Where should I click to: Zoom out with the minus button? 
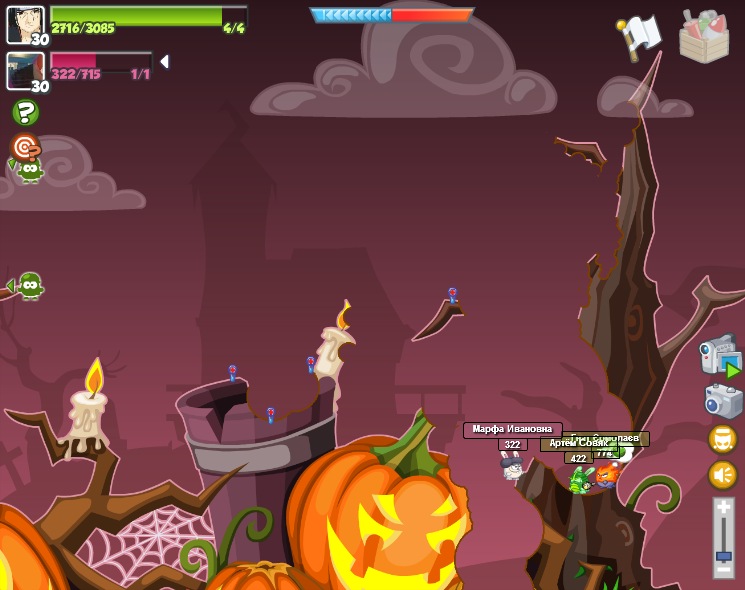pos(723,571)
